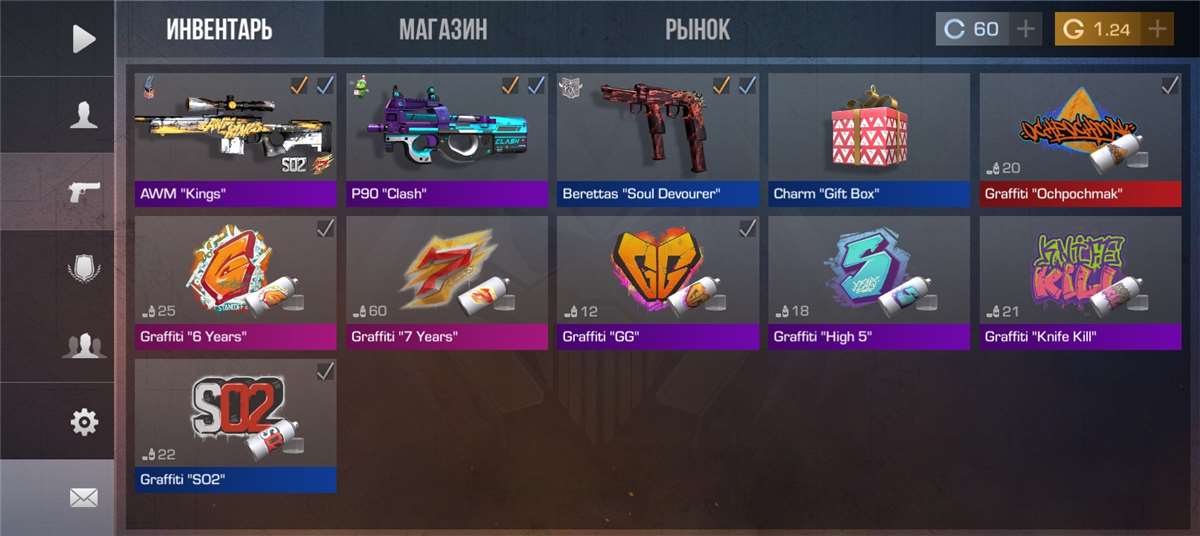
Task: Open the РЫНОК market tab
Action: coord(697,29)
